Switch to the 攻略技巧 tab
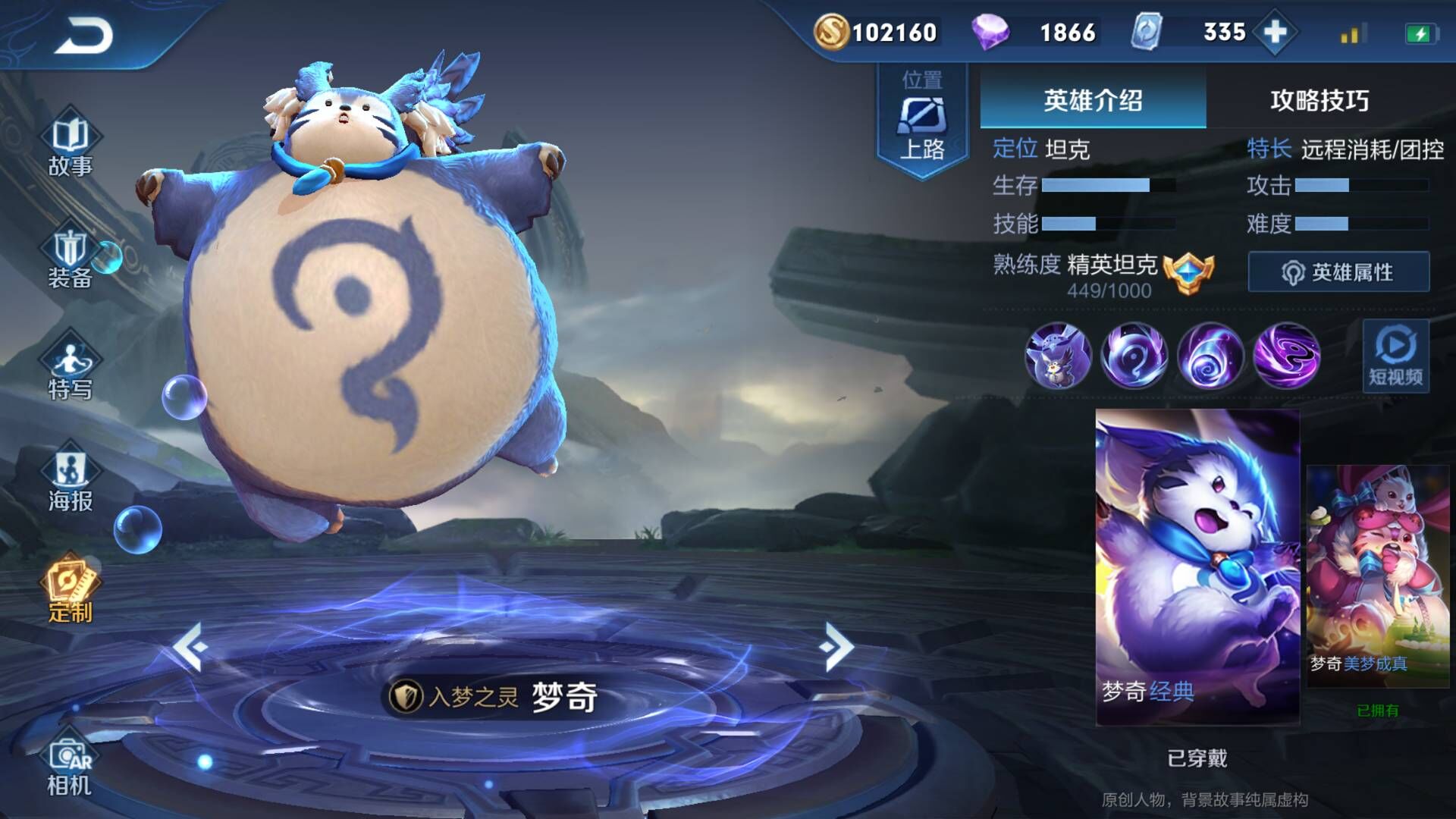 [x=1319, y=100]
